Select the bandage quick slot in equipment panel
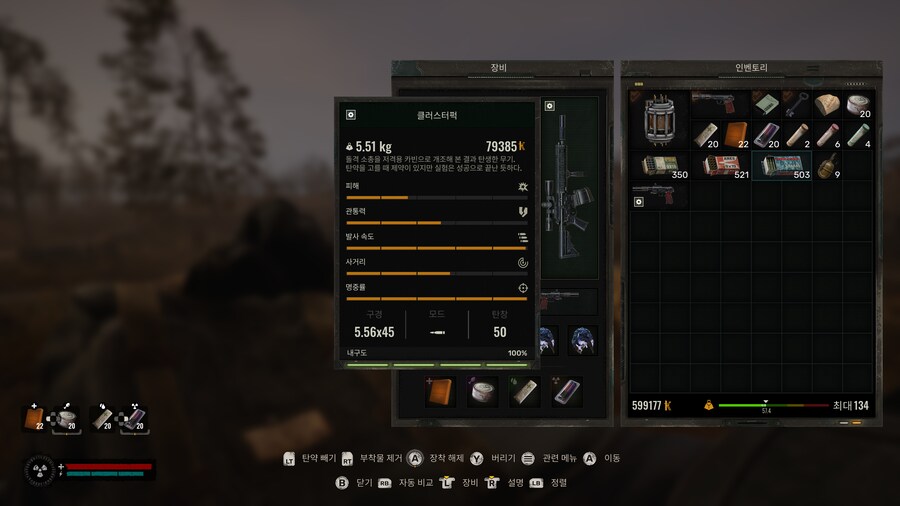Image resolution: width=900 pixels, height=506 pixels. [483, 392]
